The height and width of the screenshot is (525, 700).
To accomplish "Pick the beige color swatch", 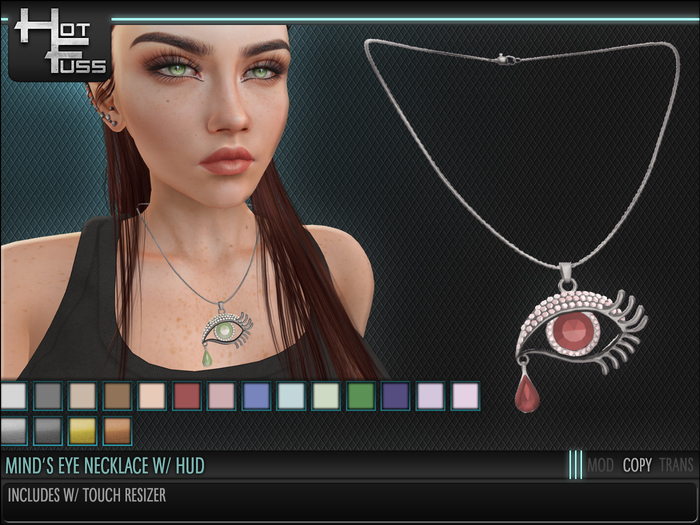I will pos(82,396).
